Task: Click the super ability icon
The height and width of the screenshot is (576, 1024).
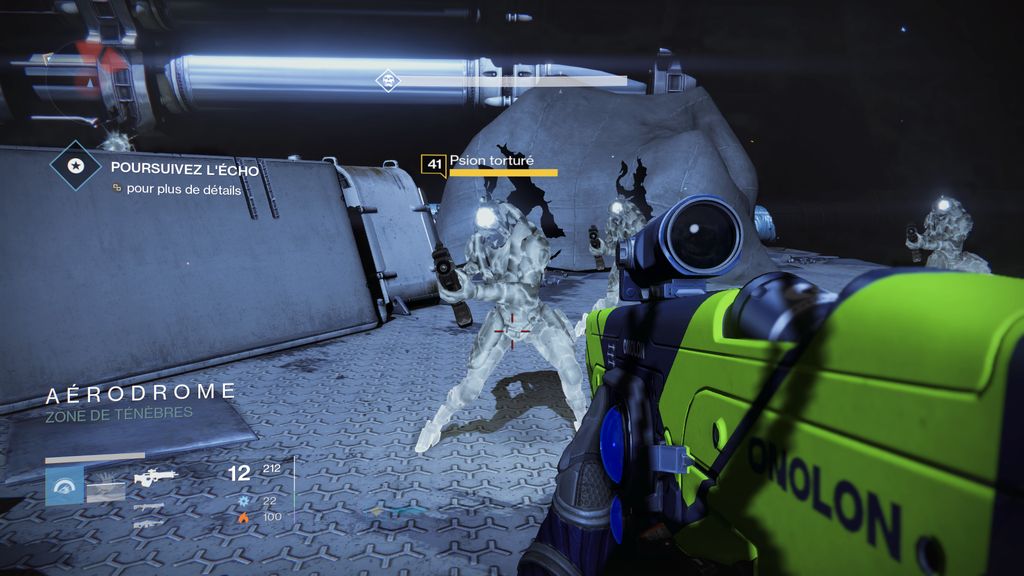Action: tap(64, 486)
